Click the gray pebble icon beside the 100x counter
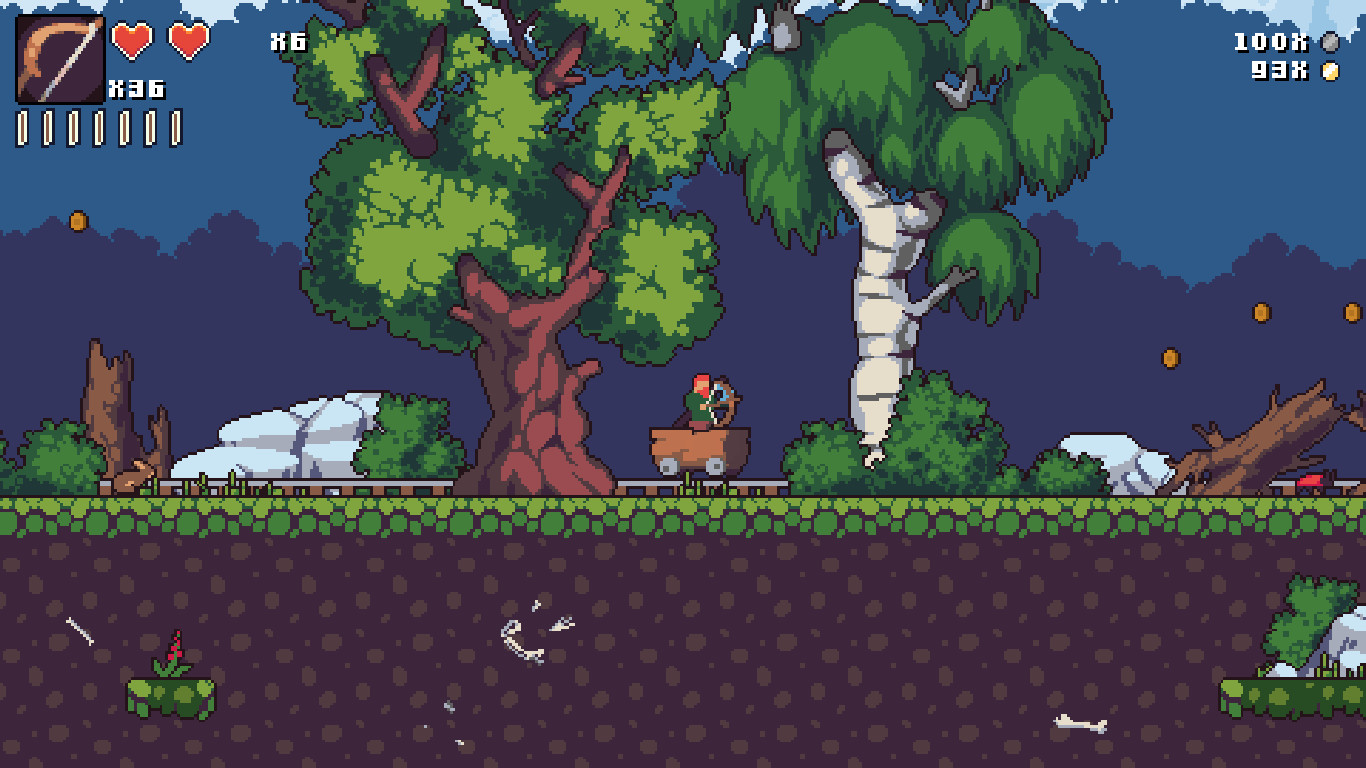The width and height of the screenshot is (1366, 768). (x=1330, y=43)
